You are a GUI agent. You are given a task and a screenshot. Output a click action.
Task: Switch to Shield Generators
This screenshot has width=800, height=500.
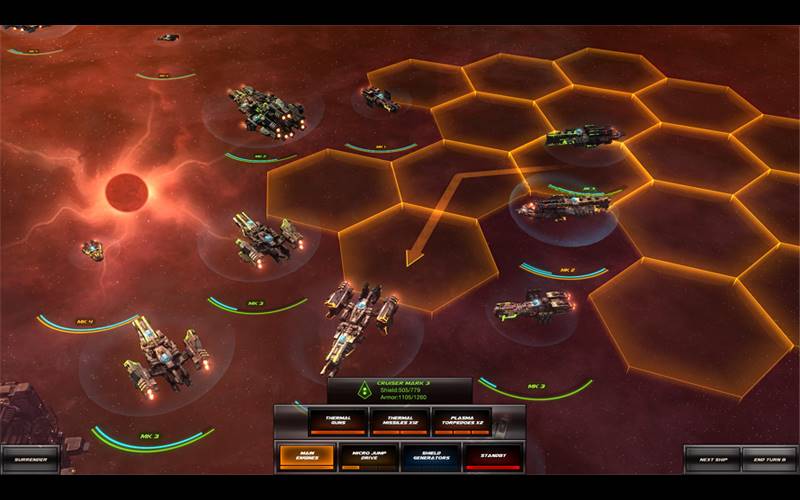430,457
